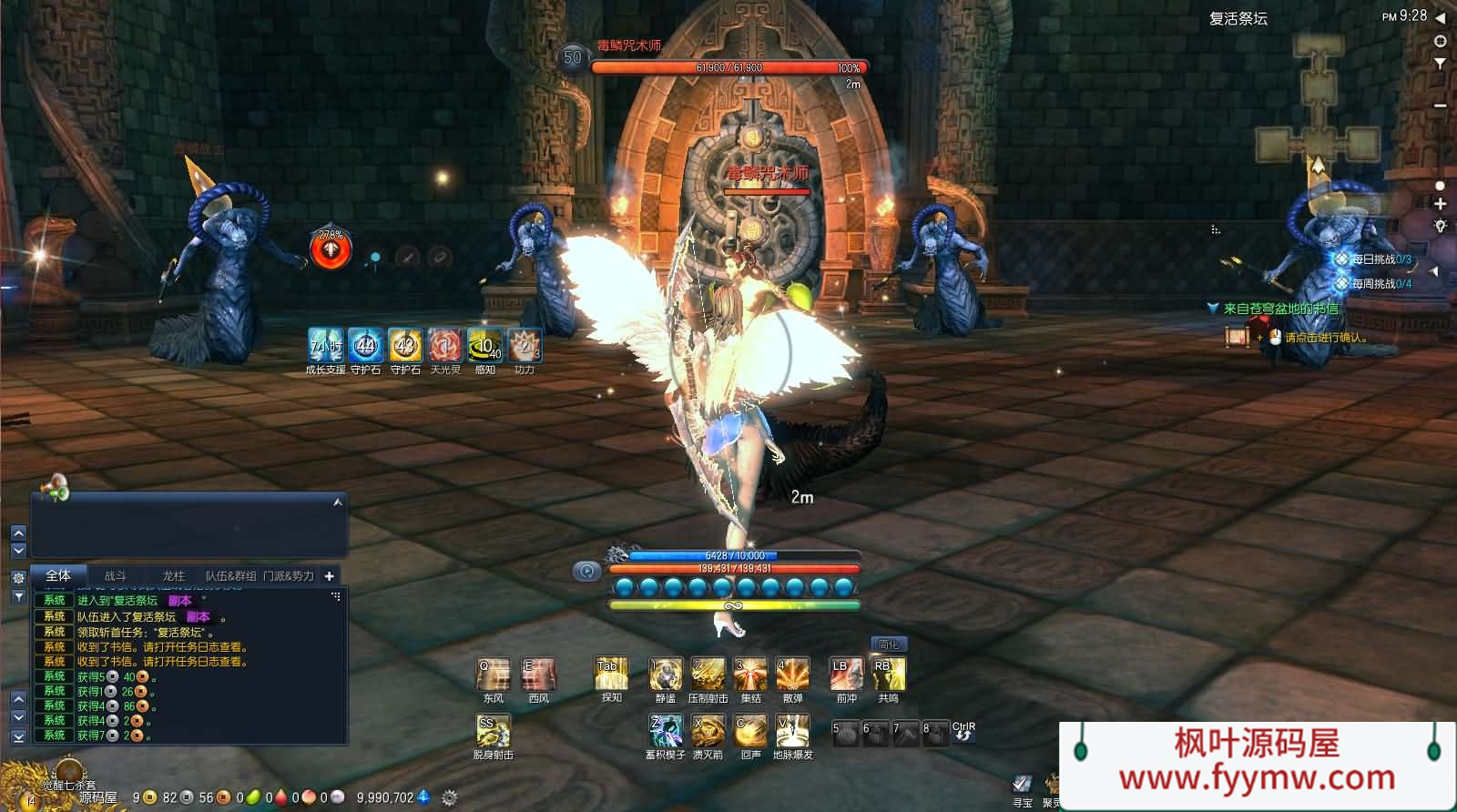Image resolution: width=1457 pixels, height=812 pixels.
Task: Trigger the 集结 skill icon
Action: (x=750, y=675)
